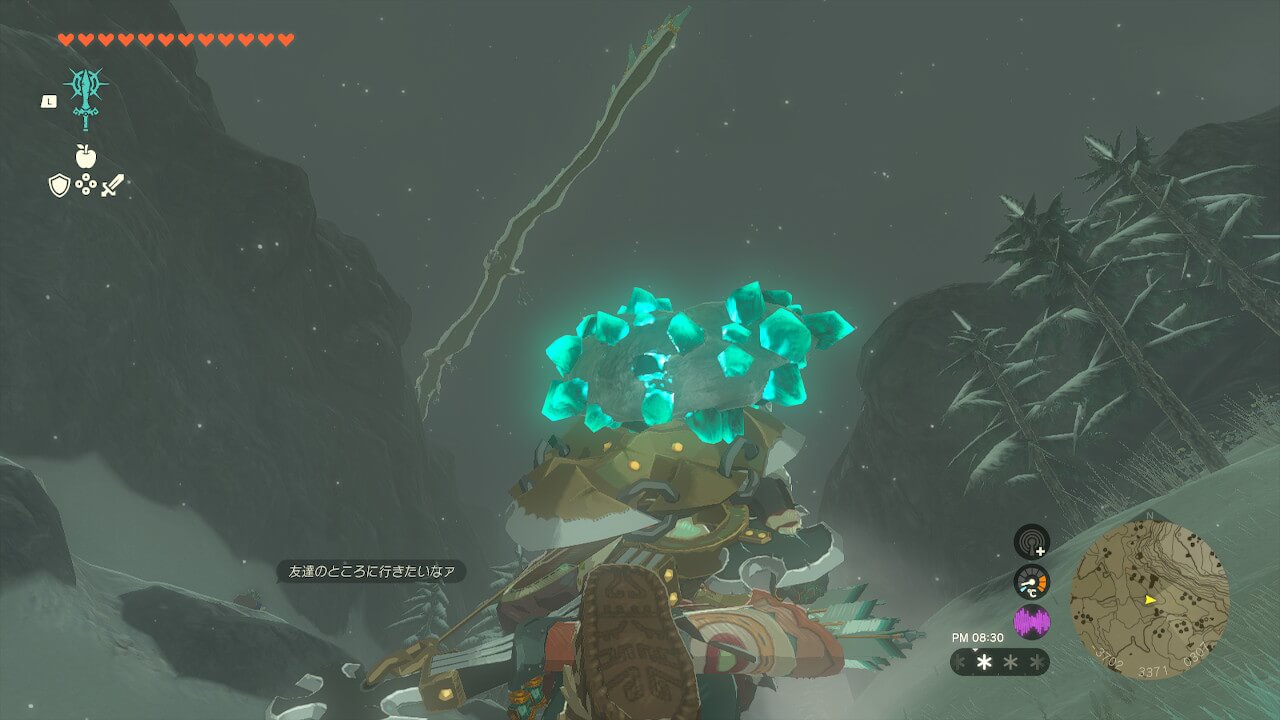This screenshot has height=720, width=1280.
Task: Select the sensor icon with plus sign
Action: pos(1031,542)
